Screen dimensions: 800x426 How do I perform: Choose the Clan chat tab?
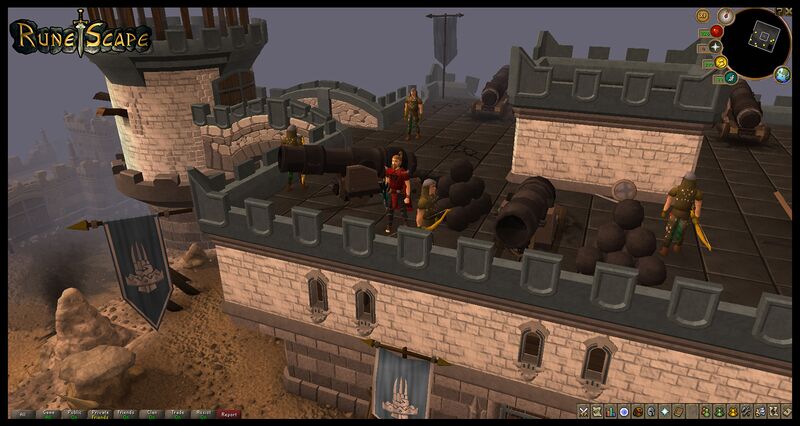tap(152, 412)
